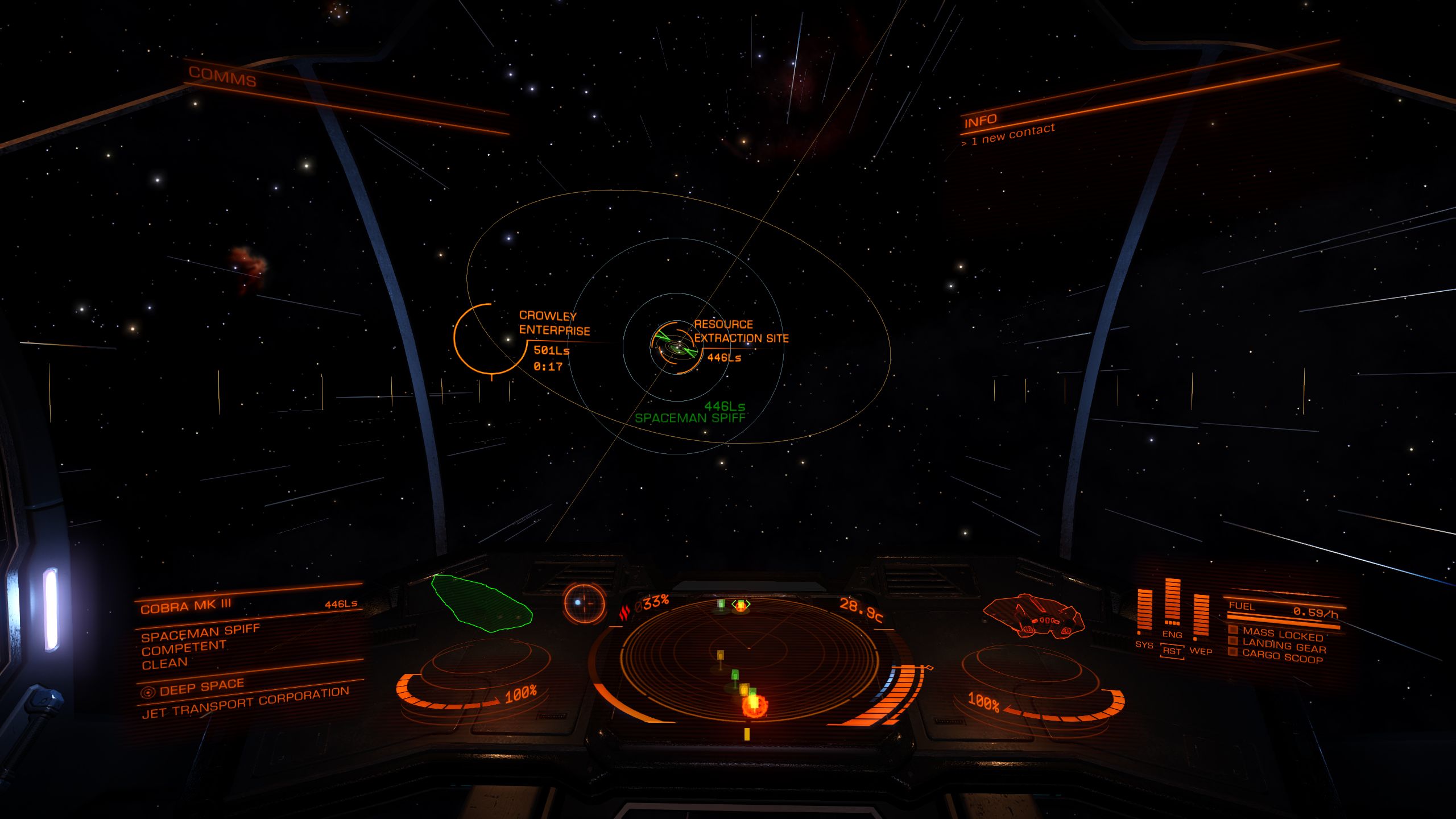Divert power to SYS
The image size is (1456, 819).
coord(1144,644)
